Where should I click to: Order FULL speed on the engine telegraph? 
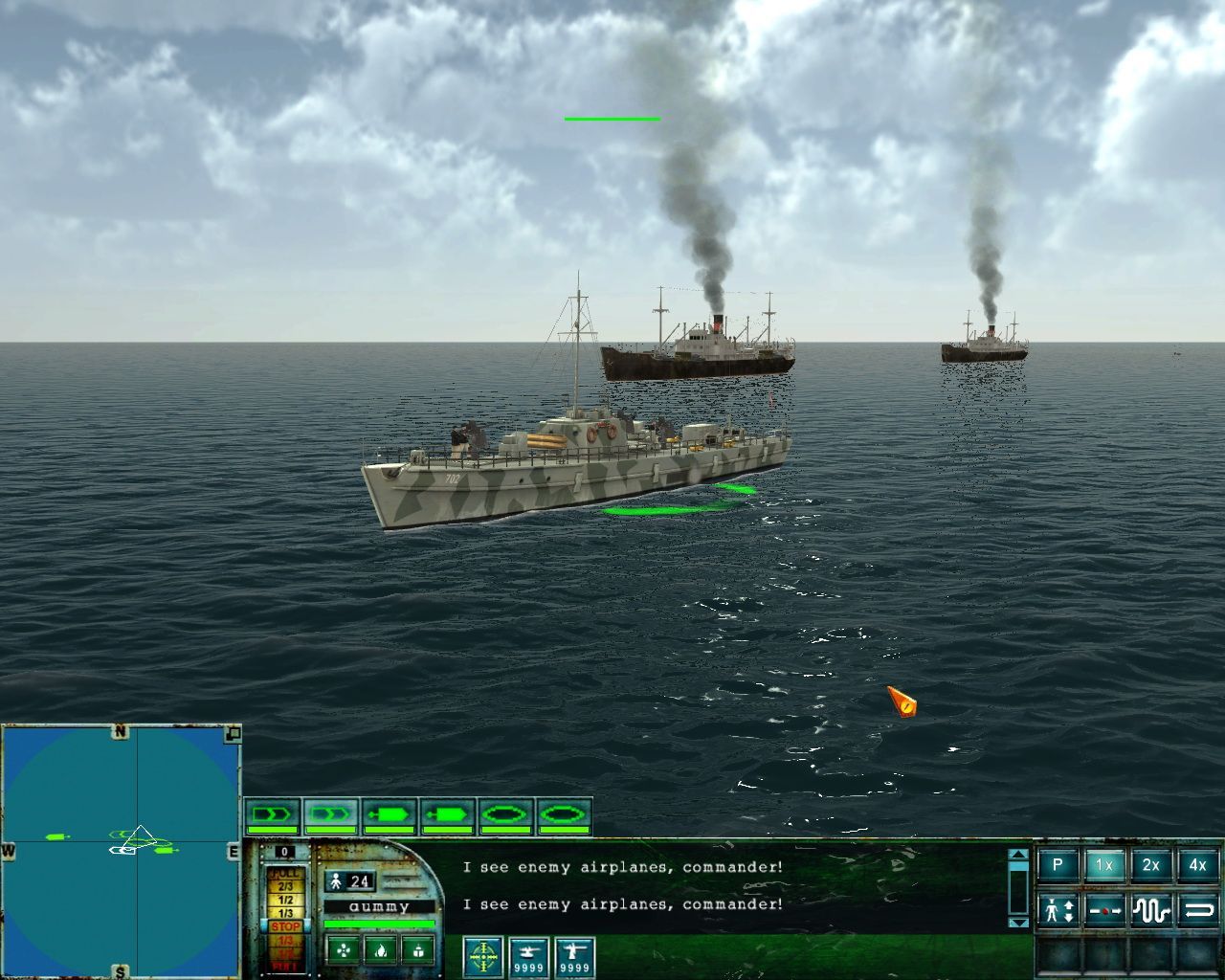285,871
